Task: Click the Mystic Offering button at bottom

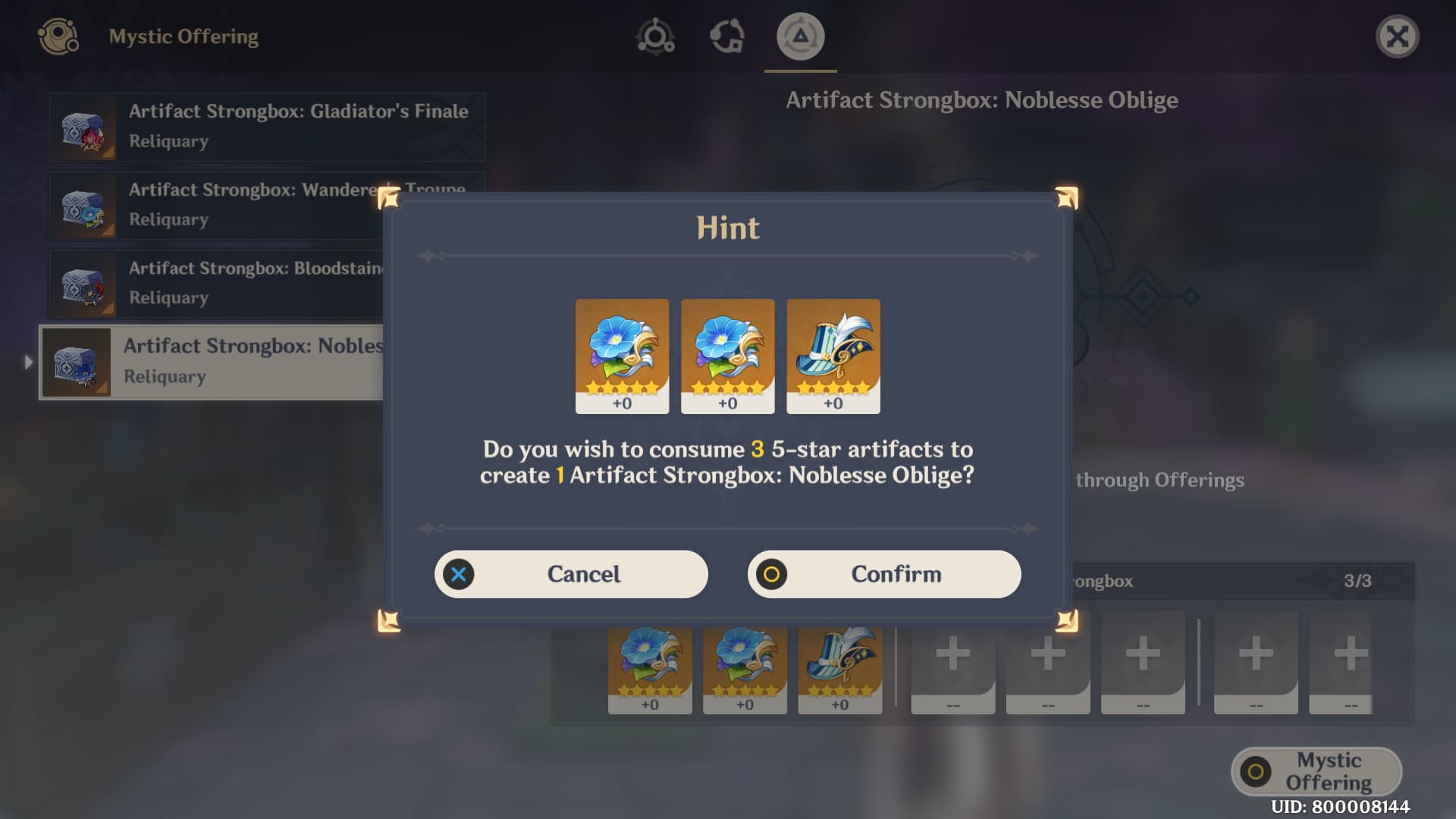Action: (1316, 771)
